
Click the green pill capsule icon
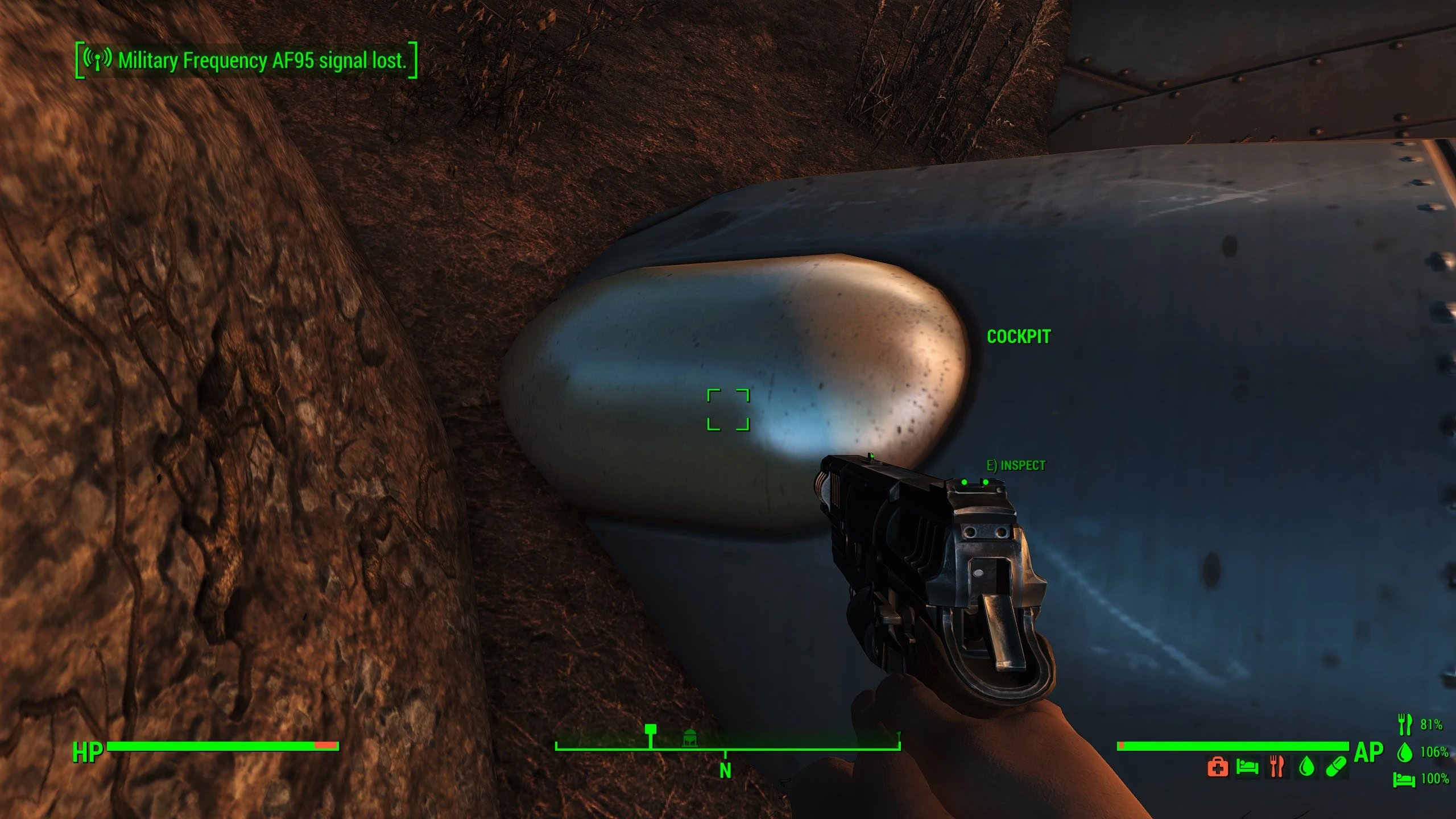(1336, 767)
